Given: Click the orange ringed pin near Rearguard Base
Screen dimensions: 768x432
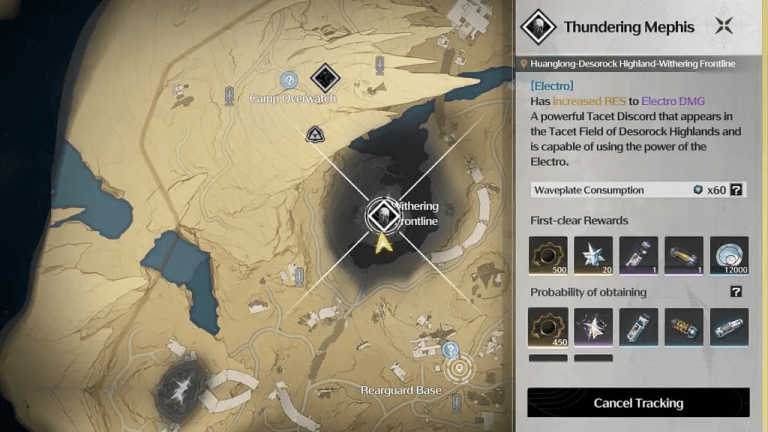Looking at the screenshot, I should 460,369.
